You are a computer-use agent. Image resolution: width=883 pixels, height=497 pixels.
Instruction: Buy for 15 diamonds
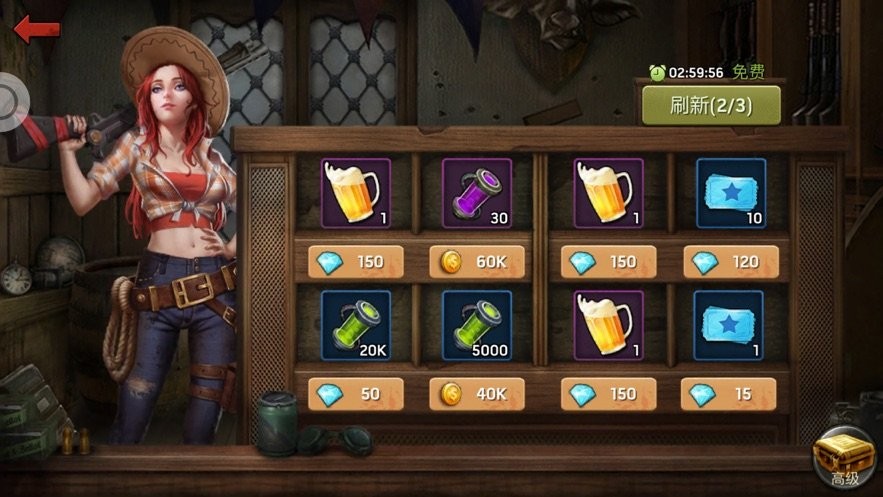[x=729, y=394]
